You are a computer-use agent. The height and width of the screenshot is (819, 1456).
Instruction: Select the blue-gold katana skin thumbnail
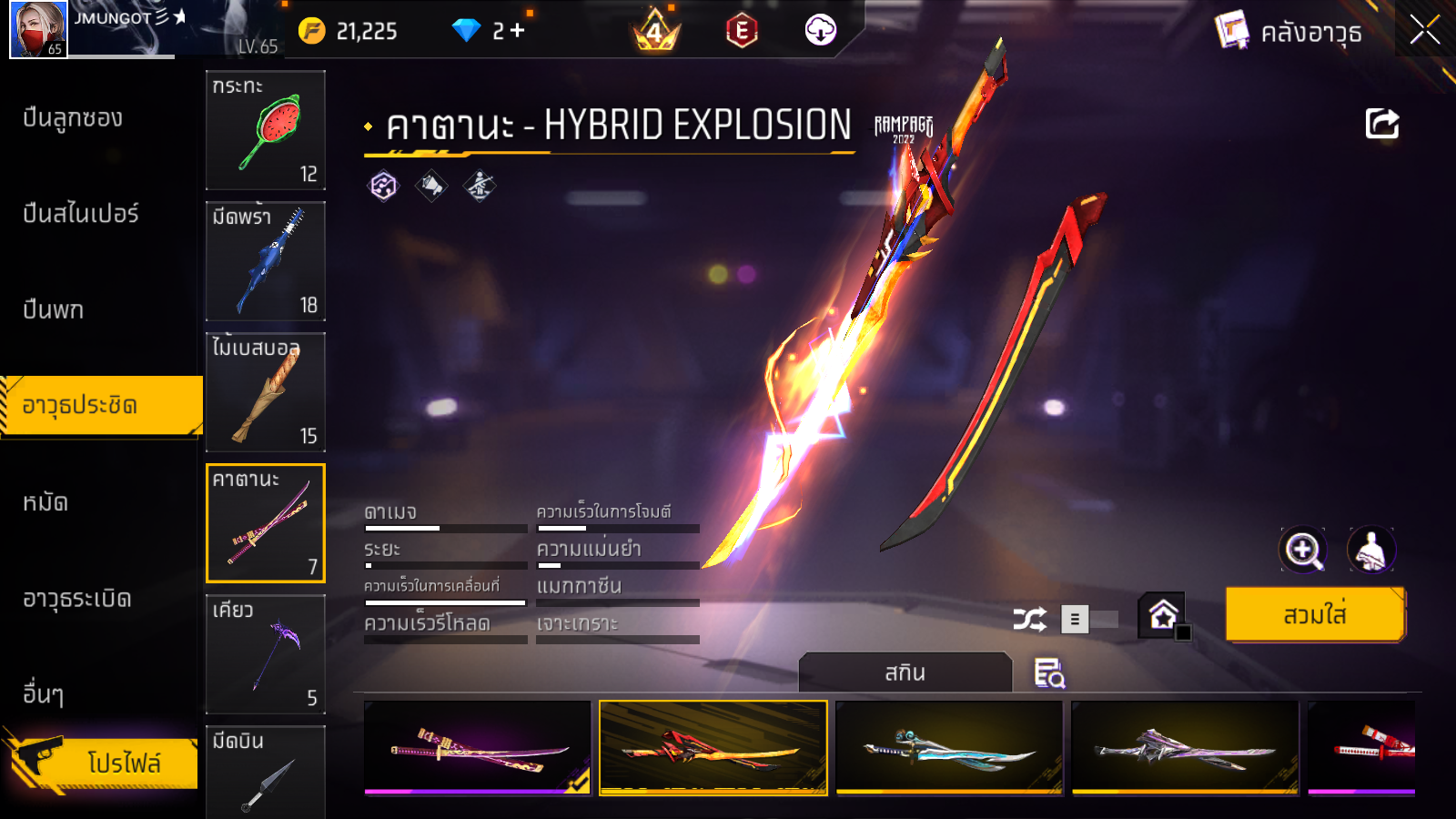click(949, 748)
